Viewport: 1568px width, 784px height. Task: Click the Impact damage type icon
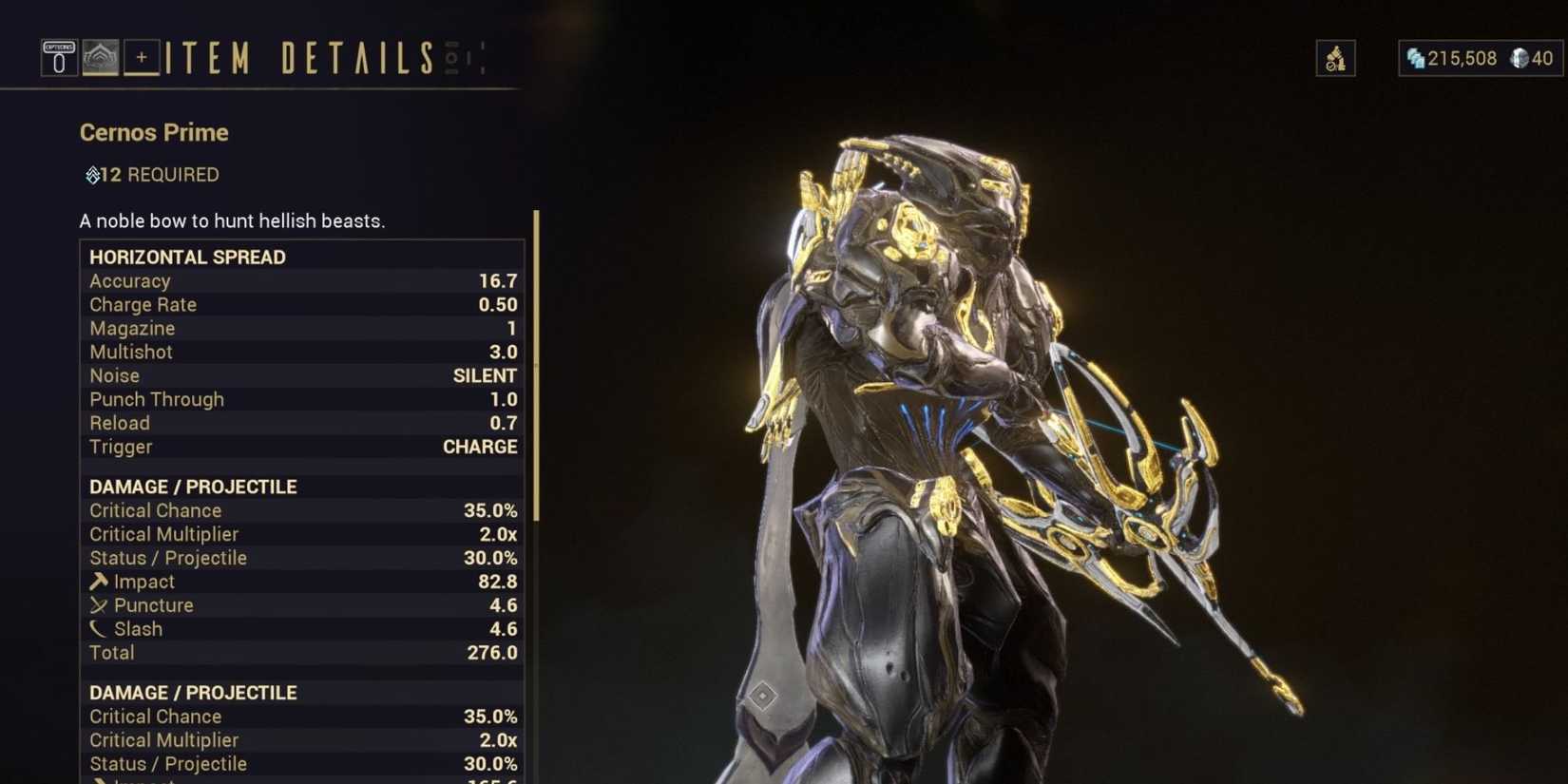pyautogui.click(x=98, y=582)
